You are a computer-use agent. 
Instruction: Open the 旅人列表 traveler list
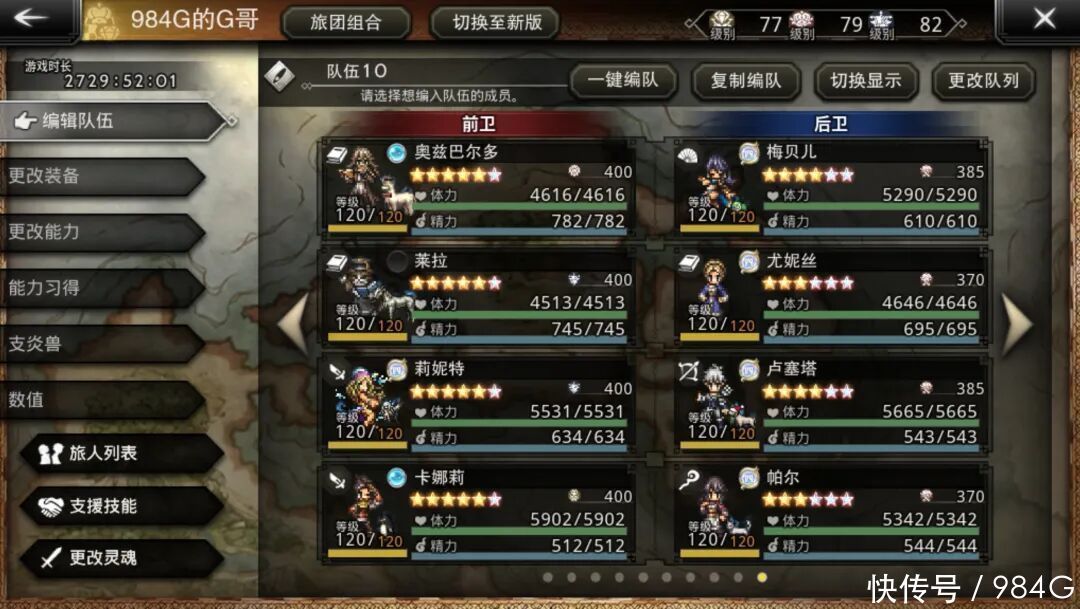pyautogui.click(x=120, y=453)
